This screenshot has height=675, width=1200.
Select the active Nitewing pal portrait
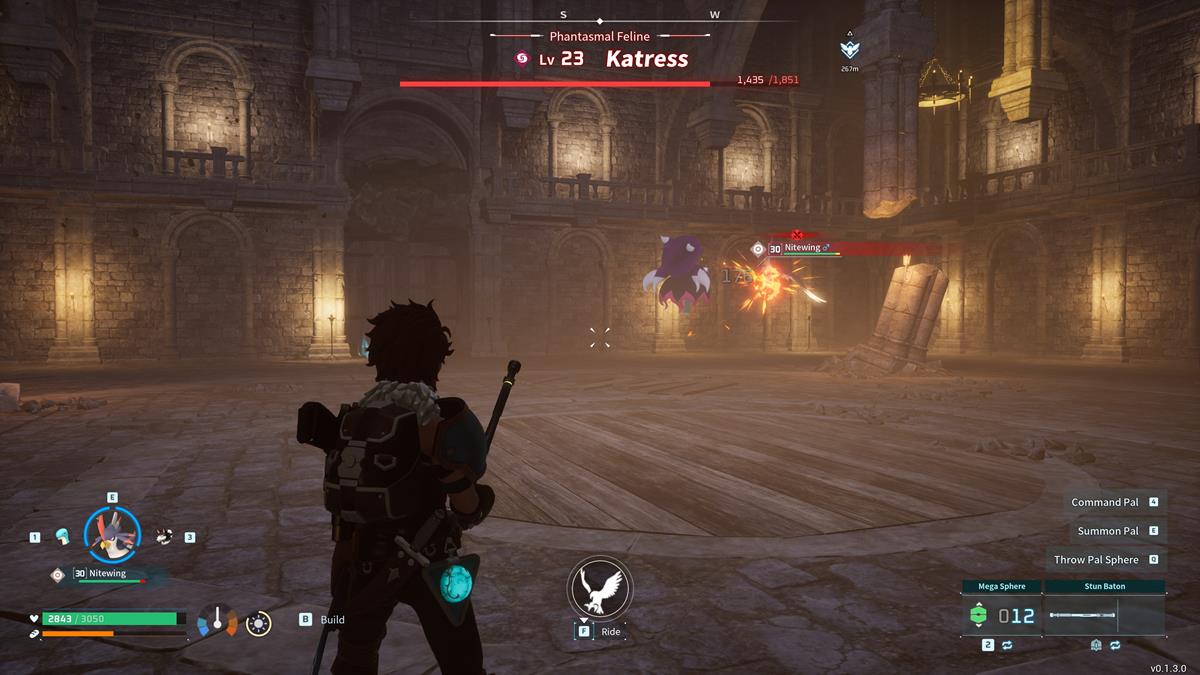[x=112, y=534]
